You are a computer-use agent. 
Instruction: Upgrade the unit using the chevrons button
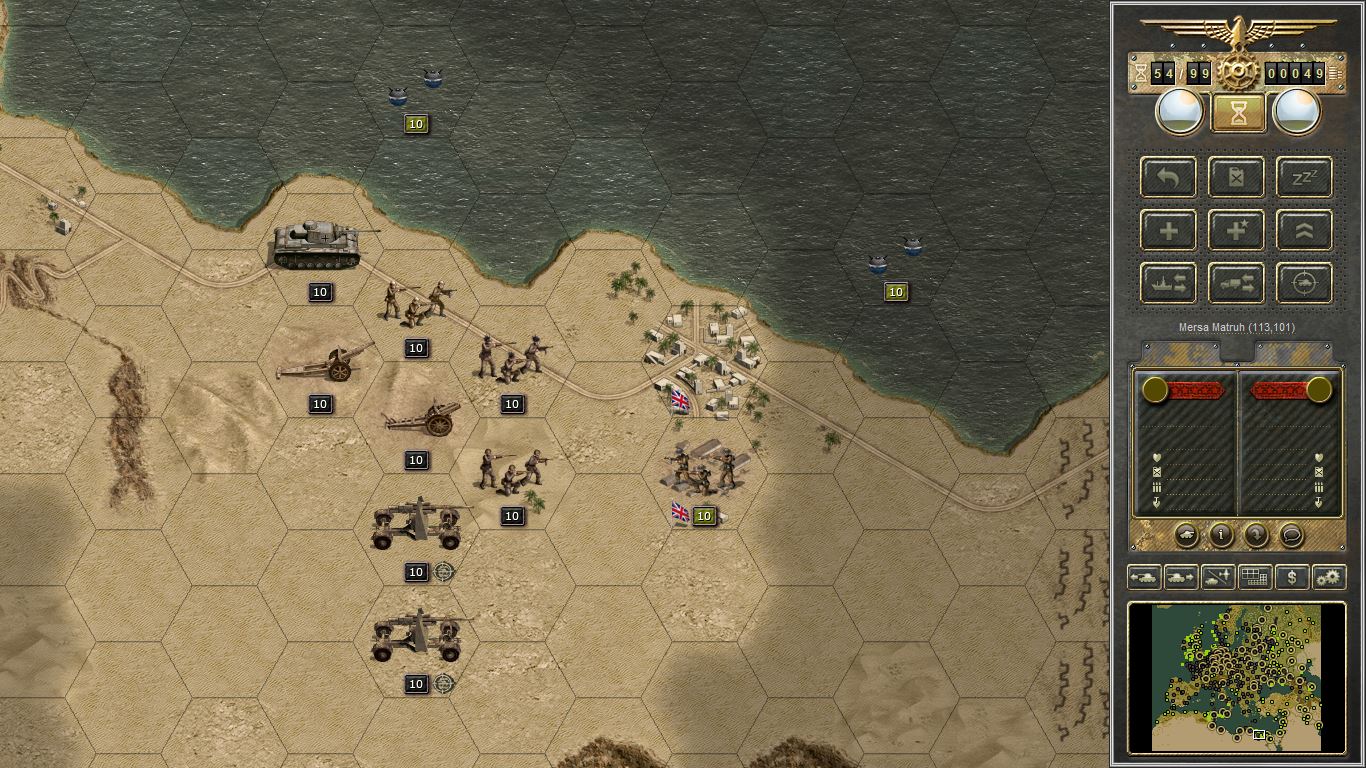tap(1304, 231)
